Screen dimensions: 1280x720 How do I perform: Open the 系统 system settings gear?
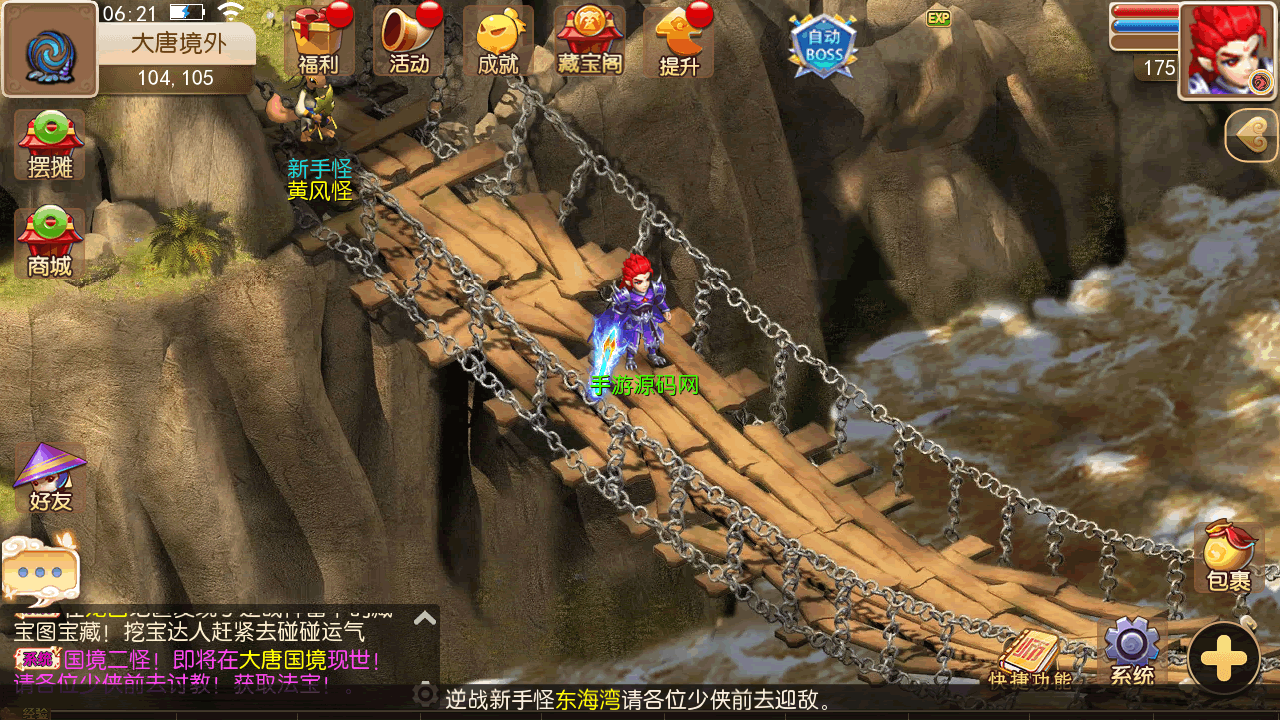click(1131, 650)
